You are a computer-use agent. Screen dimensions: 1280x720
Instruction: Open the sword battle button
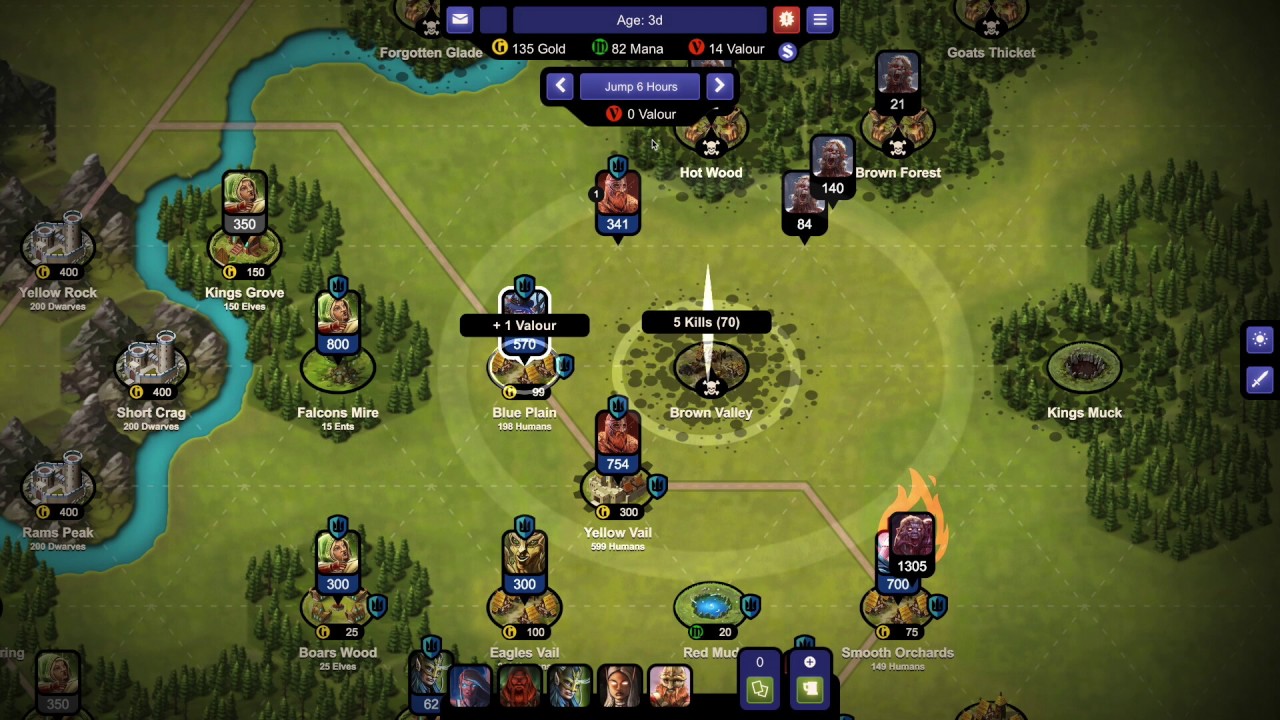1259,379
